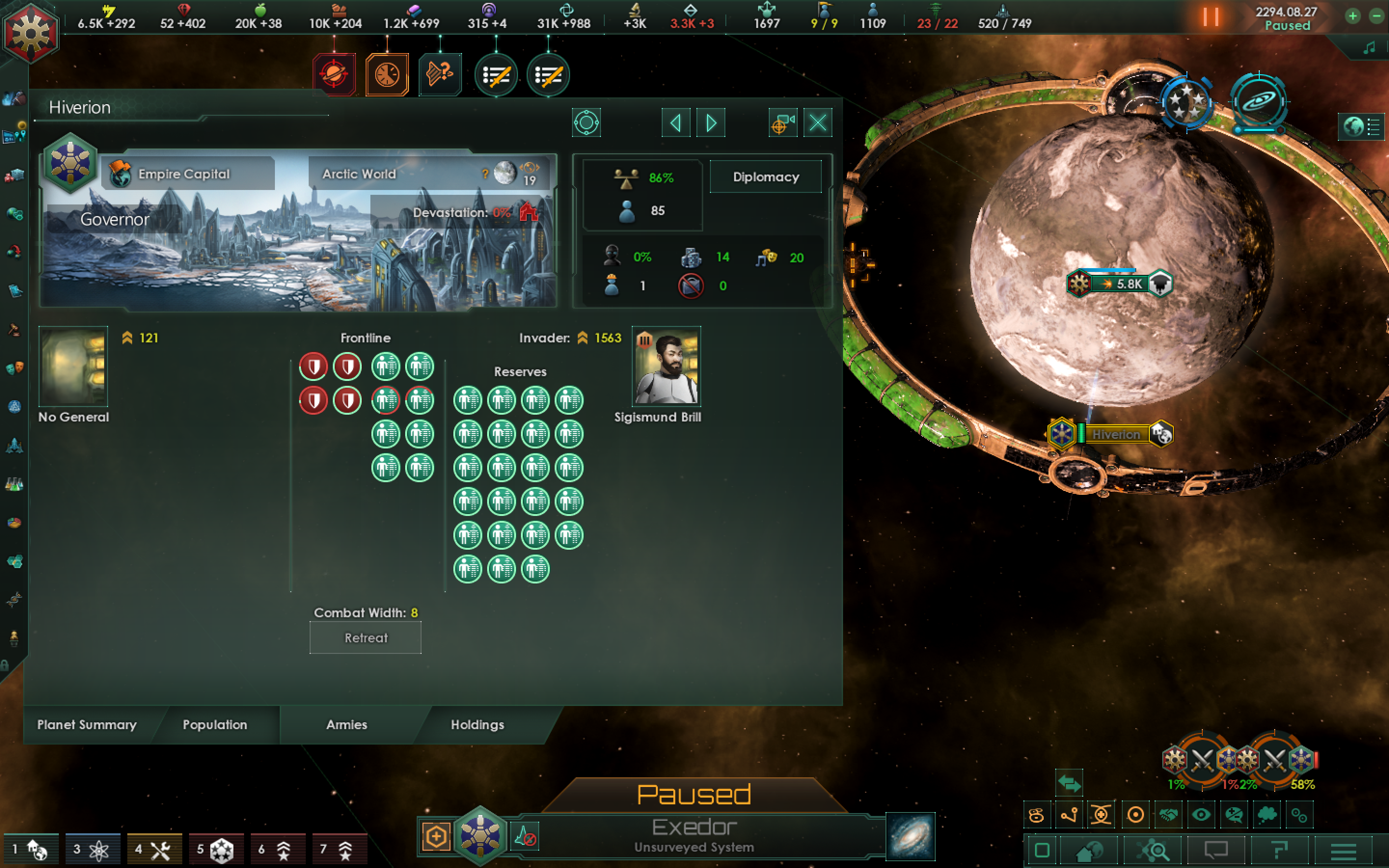Show the Holdings tab
The height and width of the screenshot is (868, 1389).
click(477, 724)
